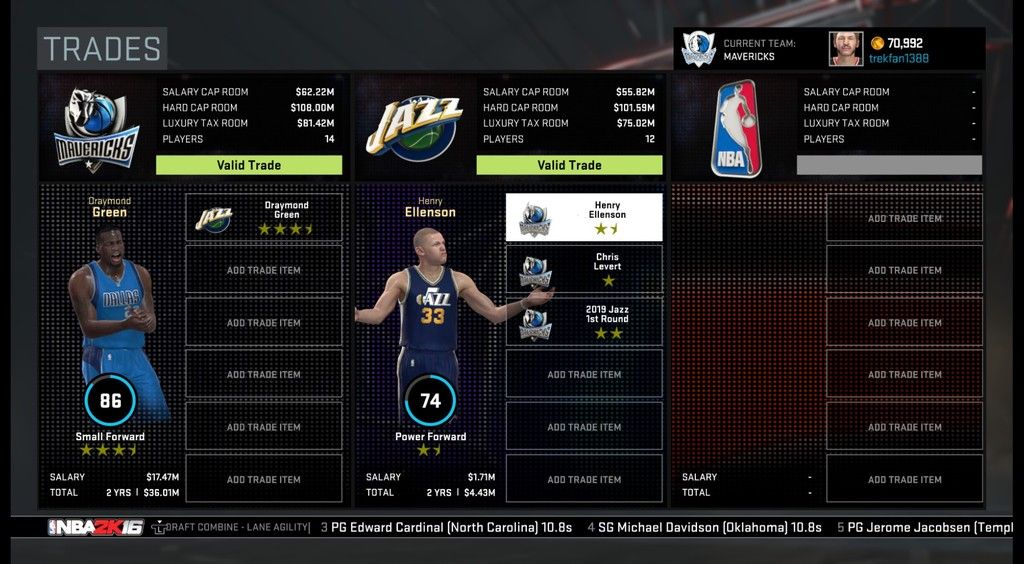The image size is (1024, 564).
Task: Choose the Chris Levert trade slot
Action: tap(584, 269)
